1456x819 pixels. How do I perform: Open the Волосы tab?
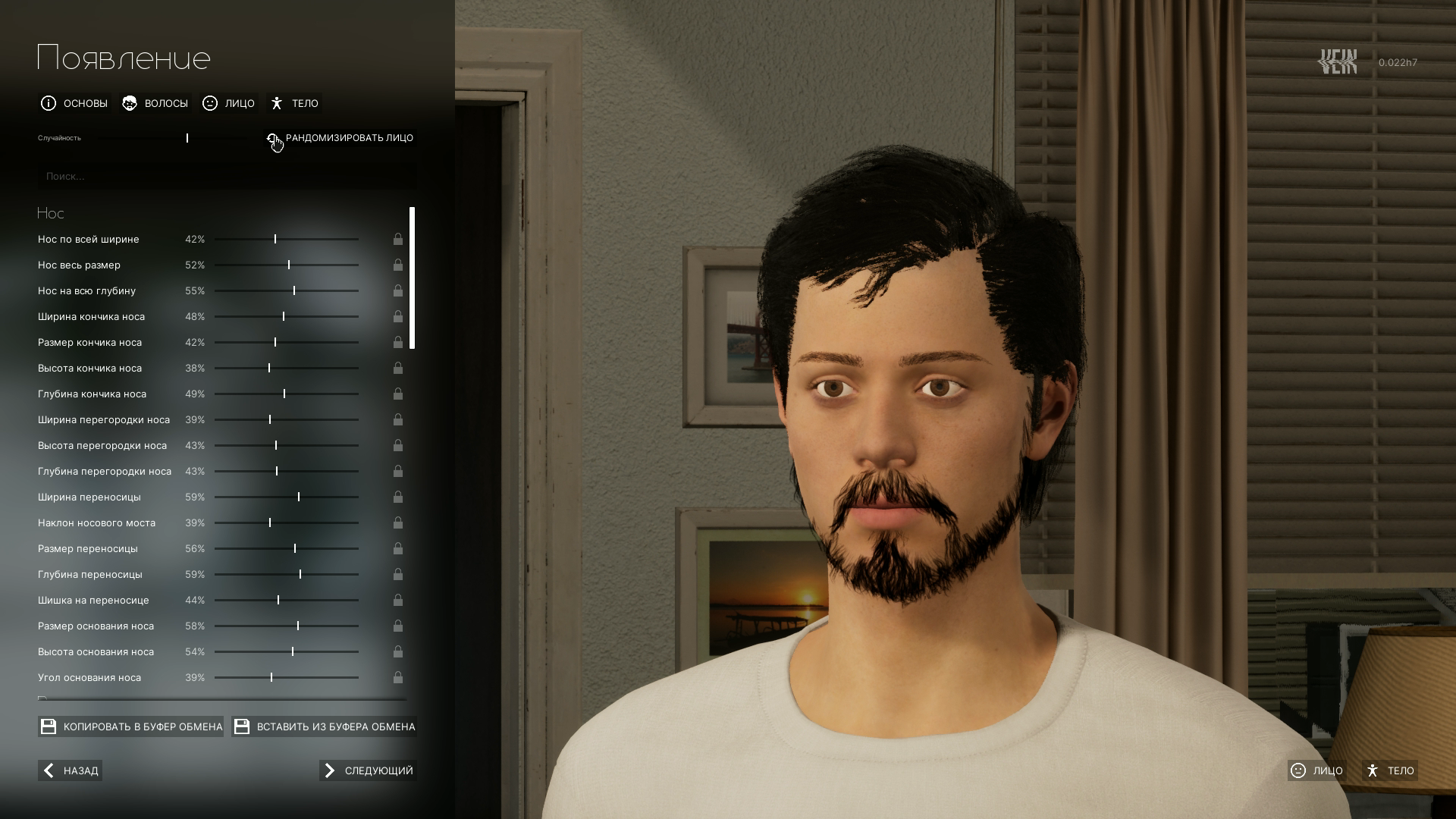[155, 103]
